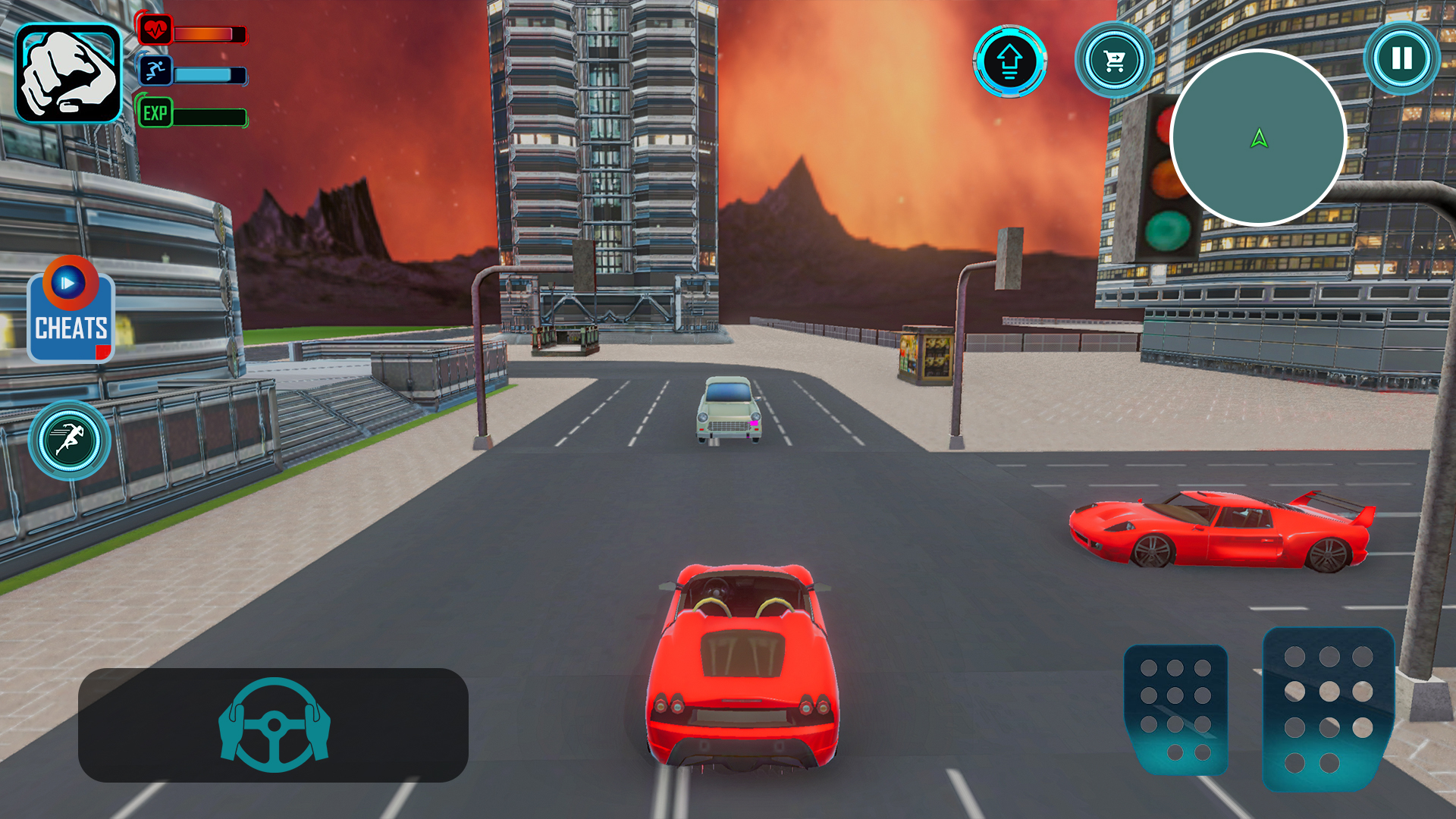Image resolution: width=1456 pixels, height=819 pixels.
Task: Click the heart health status icon
Action: [156, 30]
